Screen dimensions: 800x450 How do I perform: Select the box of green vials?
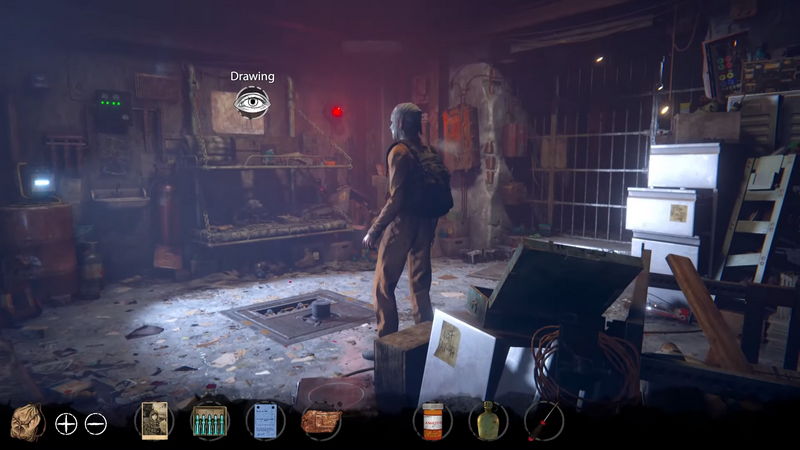[209, 421]
